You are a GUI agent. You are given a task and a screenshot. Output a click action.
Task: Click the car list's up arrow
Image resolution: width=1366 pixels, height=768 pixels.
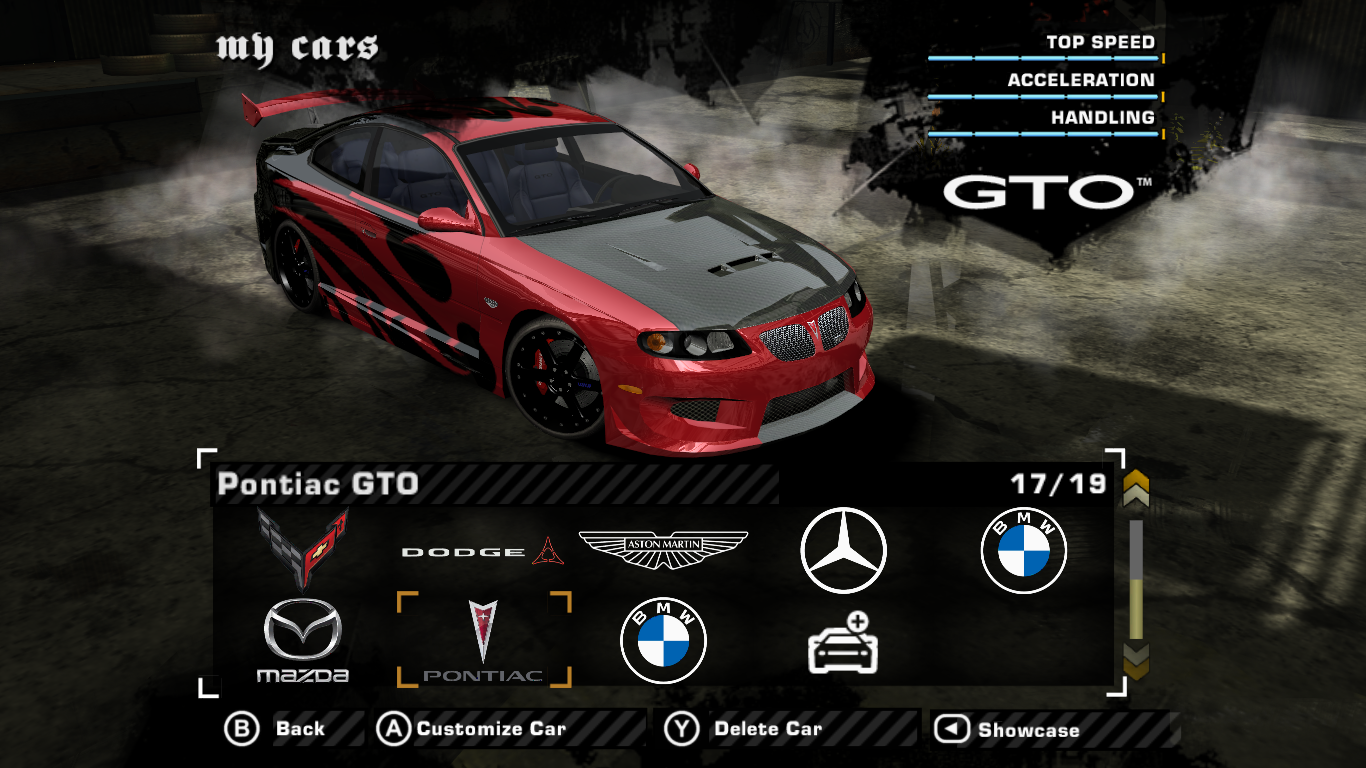click(1136, 490)
